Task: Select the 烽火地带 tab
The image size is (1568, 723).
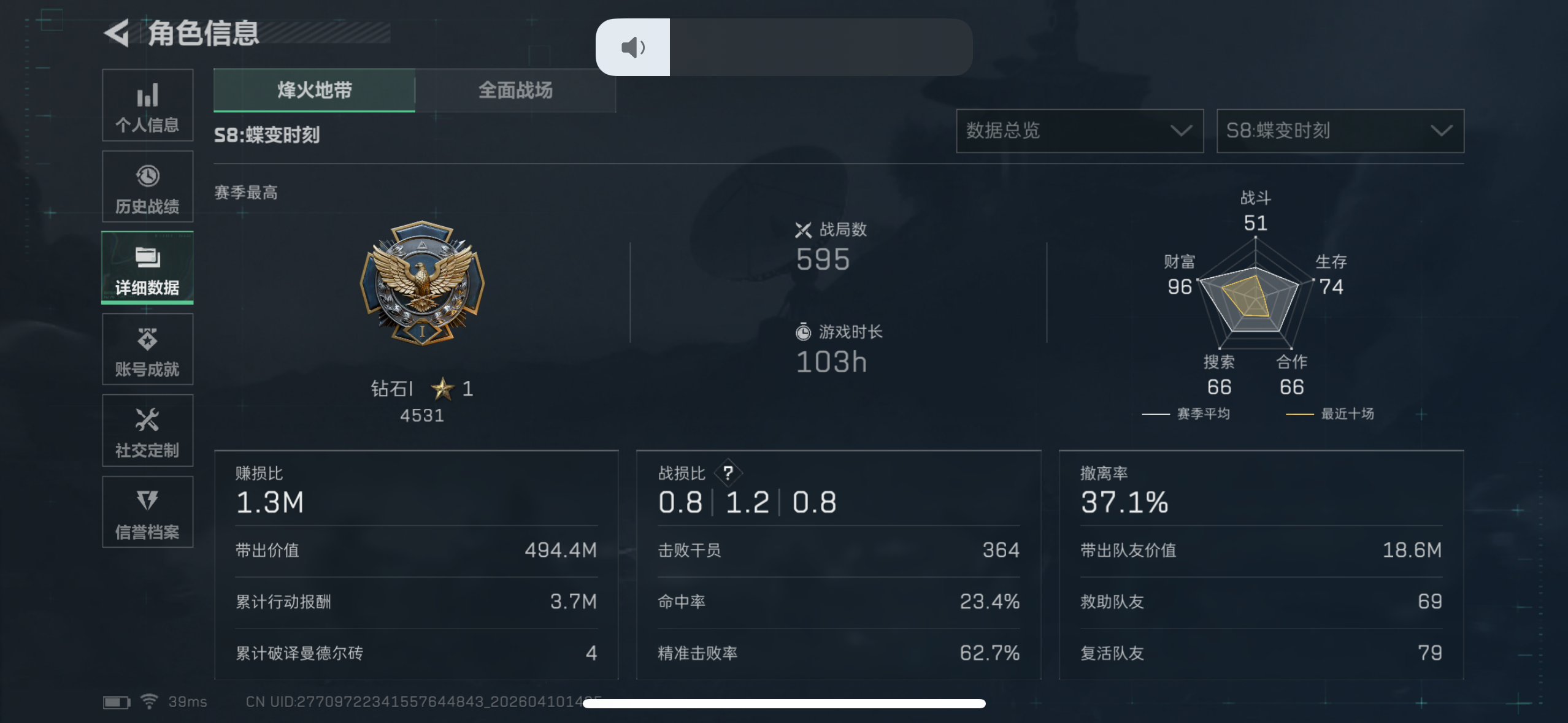Action: (x=314, y=90)
